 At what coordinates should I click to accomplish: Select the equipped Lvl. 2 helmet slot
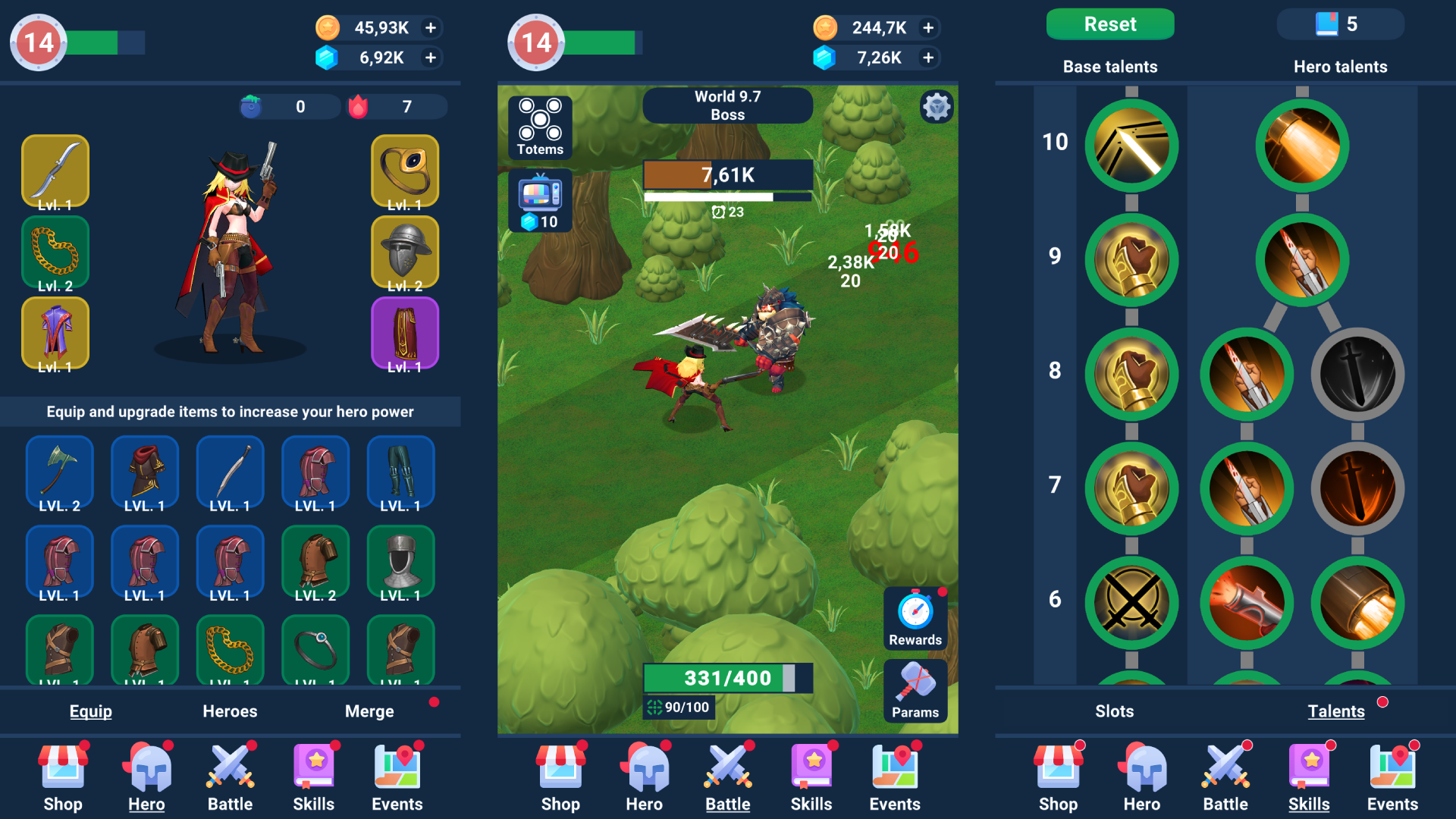pos(404,252)
